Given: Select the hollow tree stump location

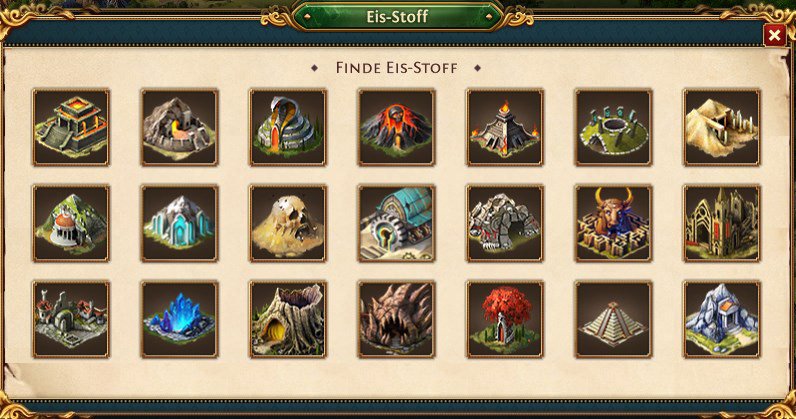Looking at the screenshot, I should pyautogui.click(x=287, y=319).
